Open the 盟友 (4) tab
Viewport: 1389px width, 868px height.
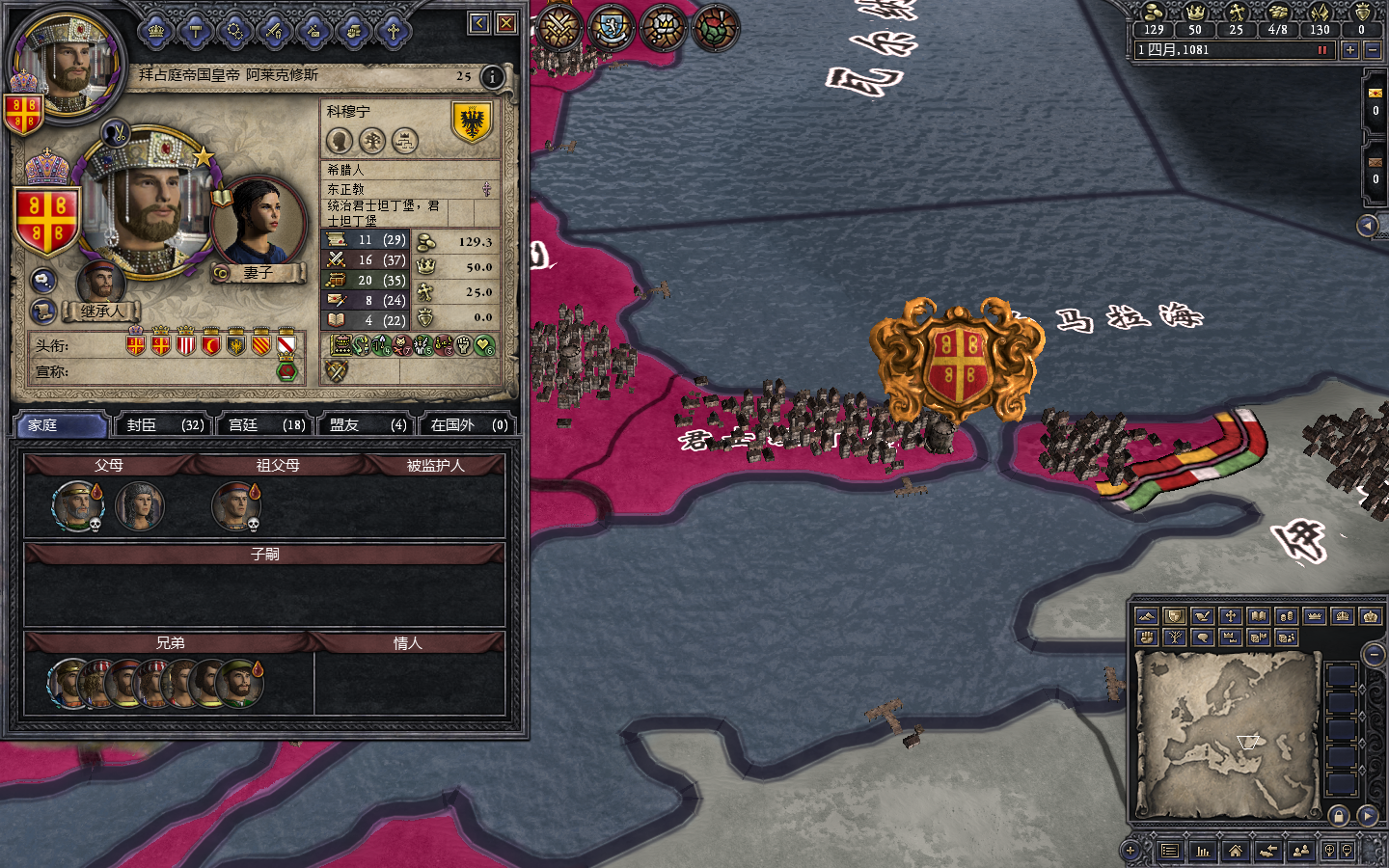(x=368, y=424)
